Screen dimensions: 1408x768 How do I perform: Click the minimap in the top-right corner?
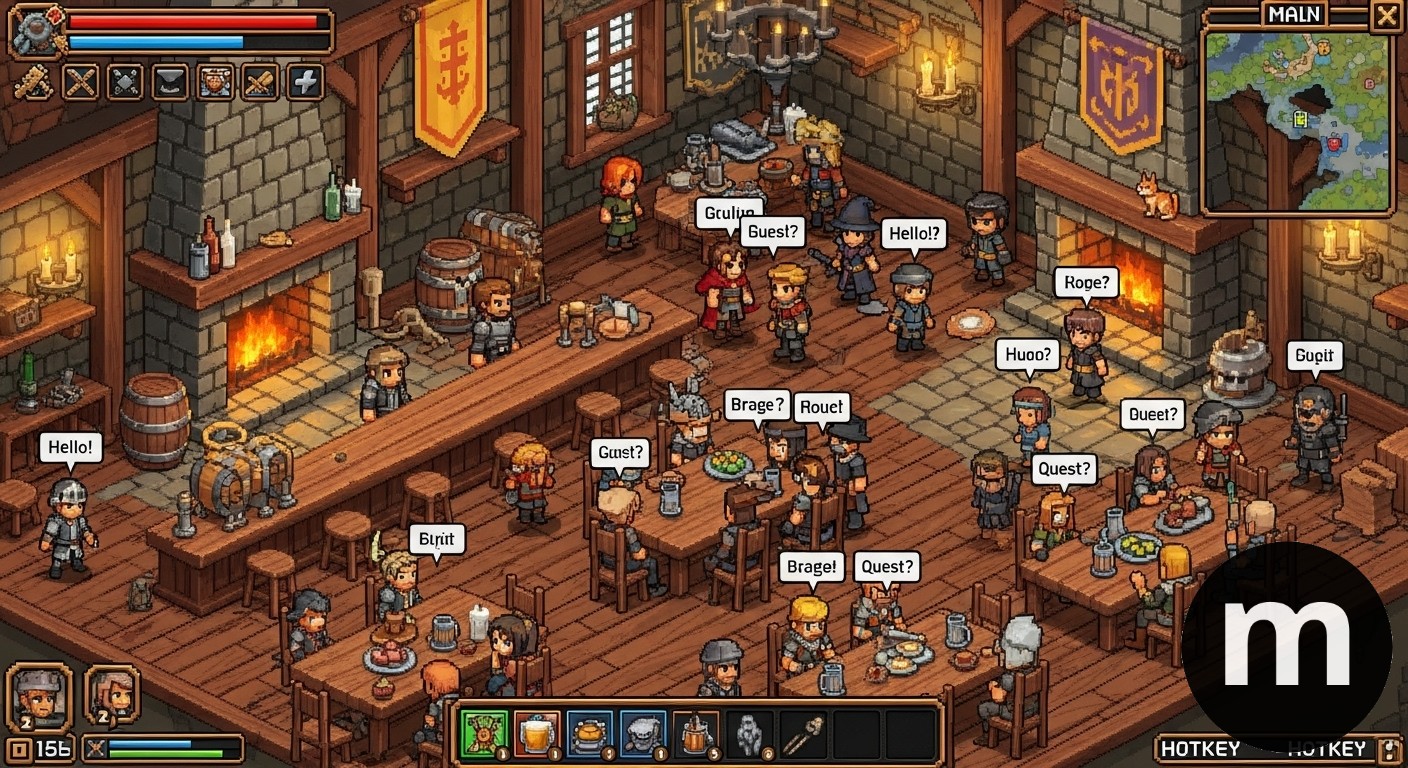click(x=1298, y=120)
